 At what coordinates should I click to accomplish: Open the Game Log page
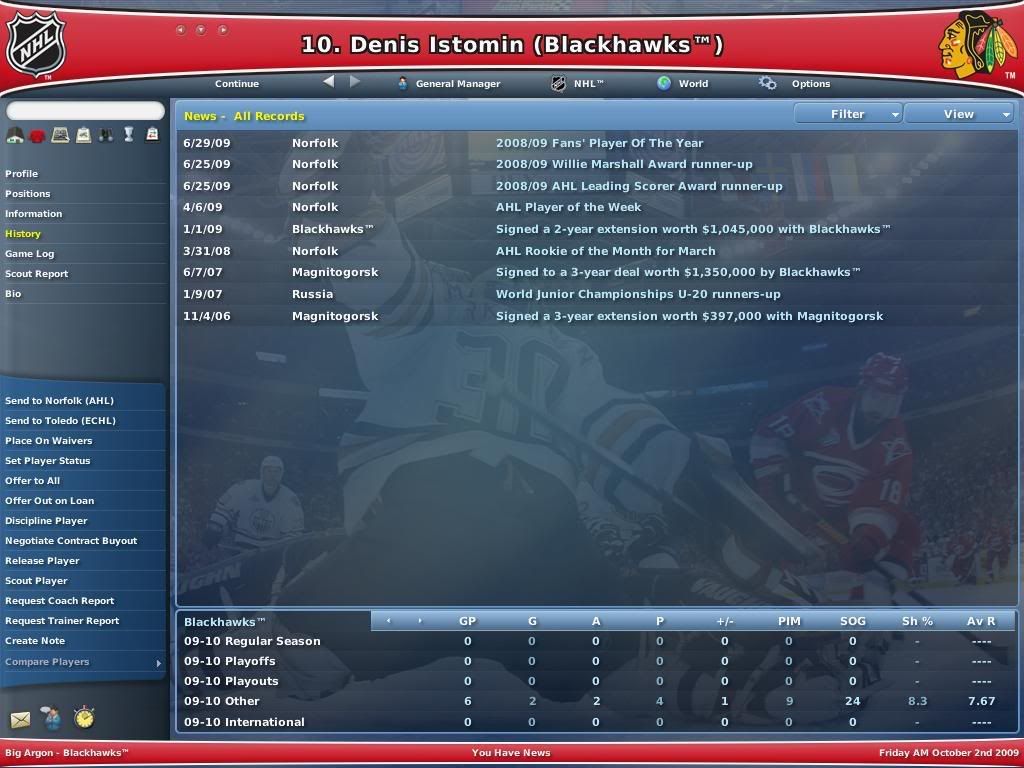[30, 254]
